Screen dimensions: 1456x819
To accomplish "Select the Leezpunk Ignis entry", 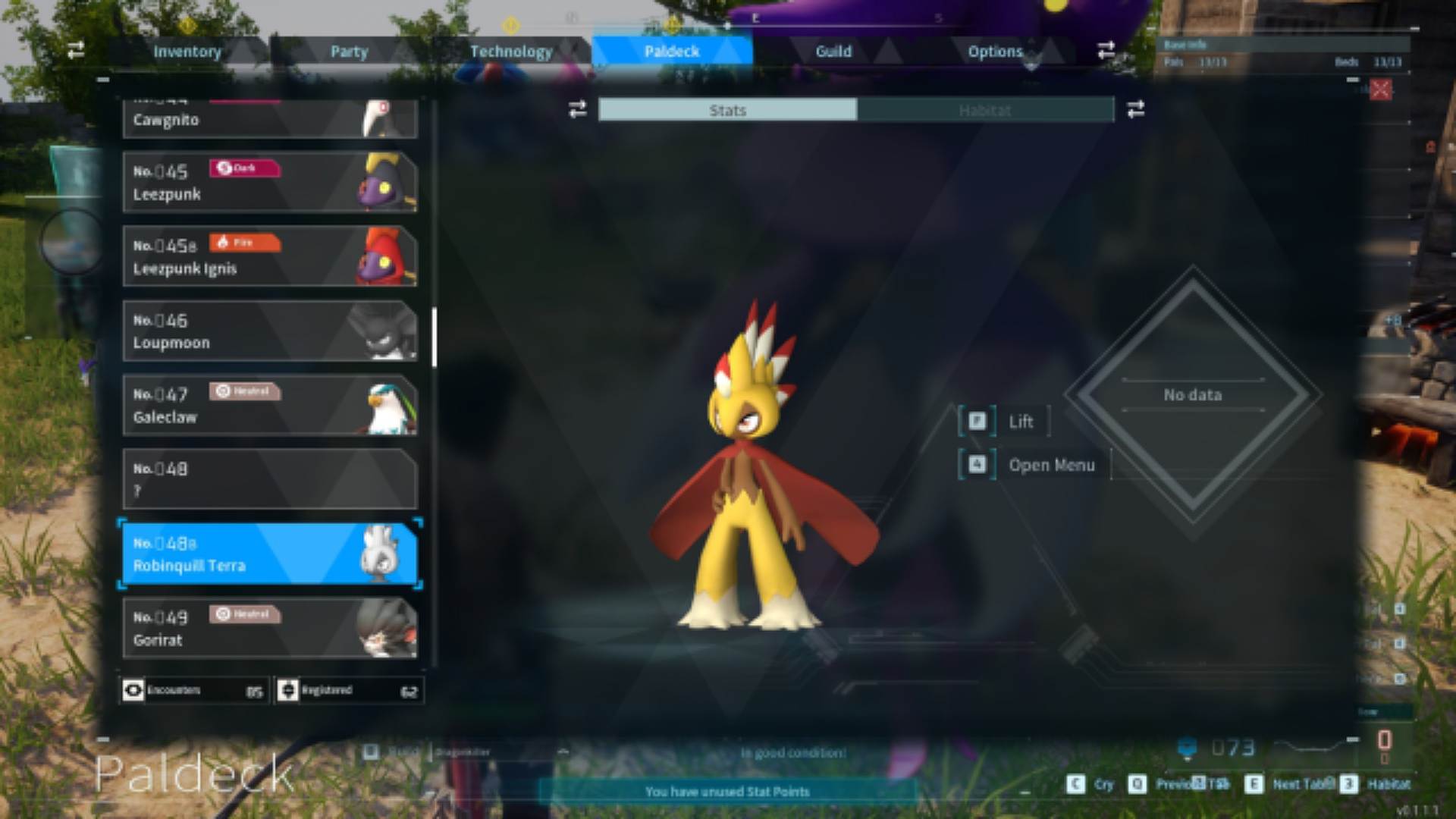I will pyautogui.click(x=269, y=256).
